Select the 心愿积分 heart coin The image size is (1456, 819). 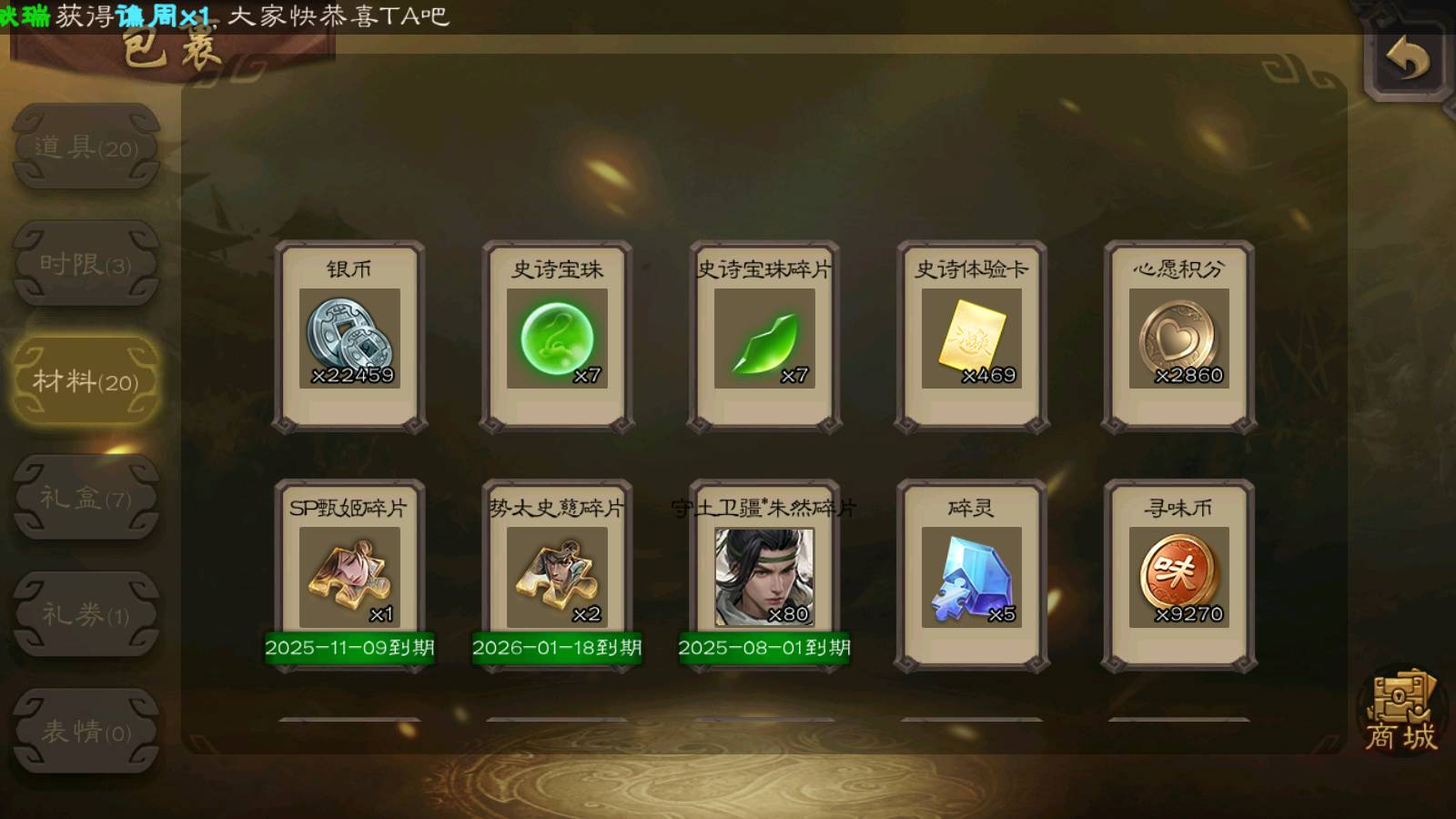pos(1179,338)
